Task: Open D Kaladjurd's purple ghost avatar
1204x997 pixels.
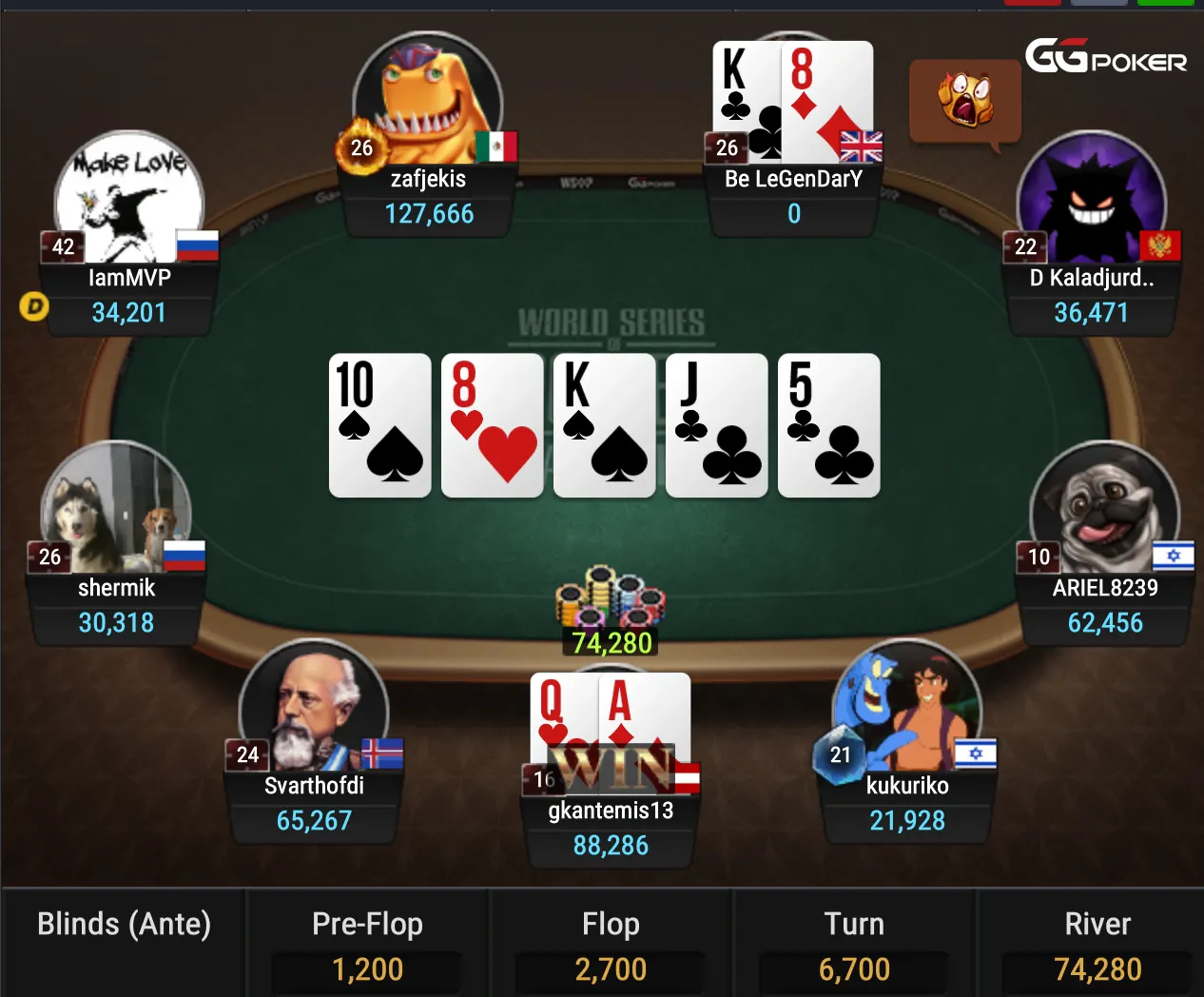Action: [x=1092, y=200]
